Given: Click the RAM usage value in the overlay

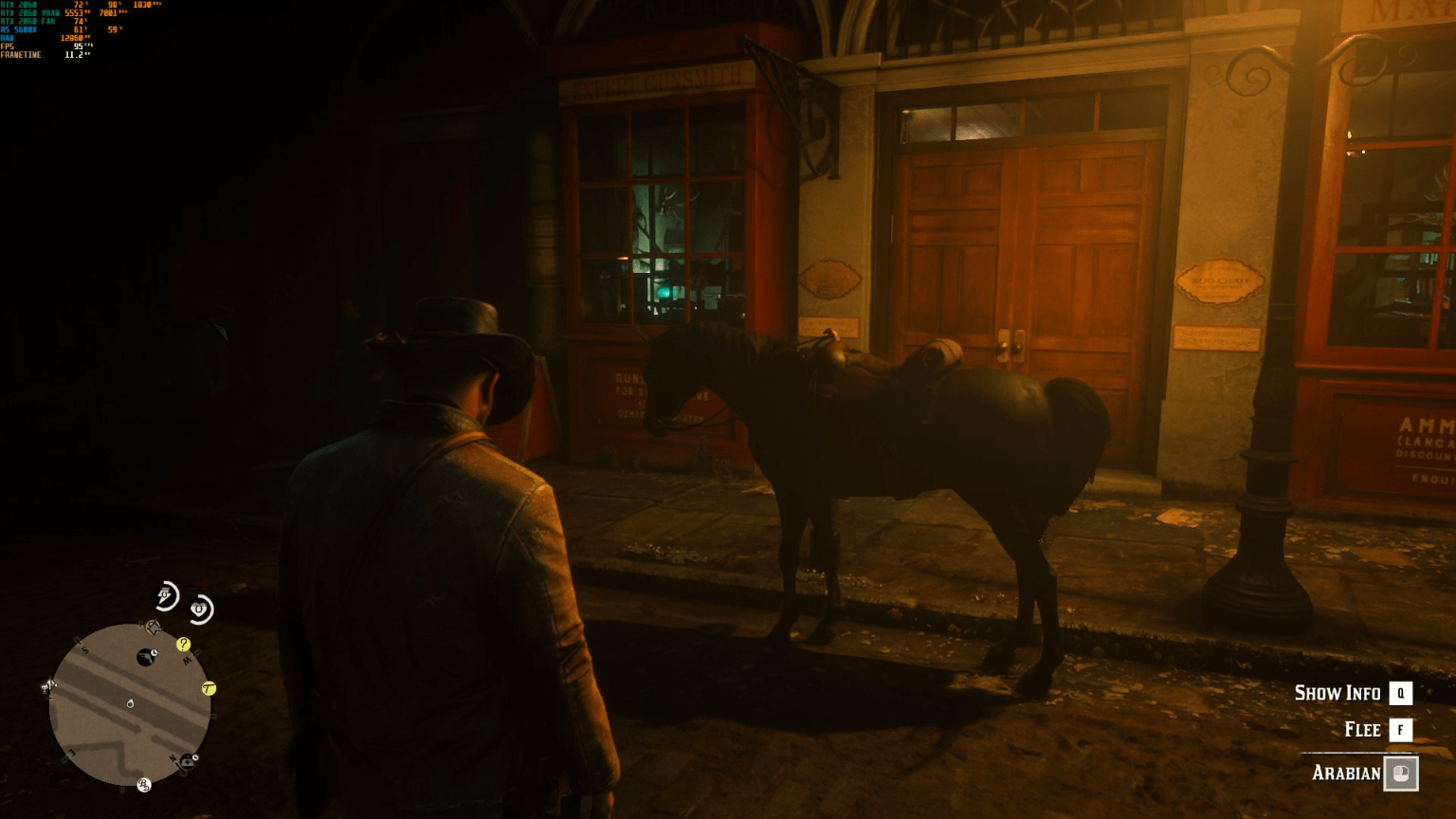Looking at the screenshot, I should (71, 38).
